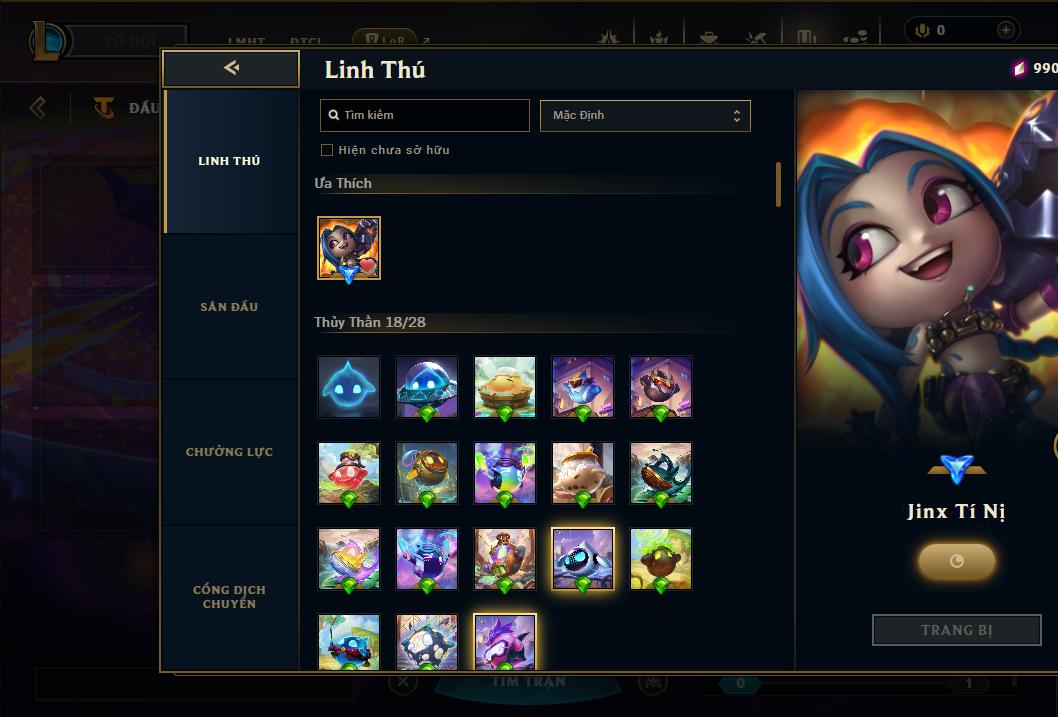Viewport: 1058px width, 717px height.
Task: Choose the cream ice-cream sprite thumbnail
Action: [583, 473]
